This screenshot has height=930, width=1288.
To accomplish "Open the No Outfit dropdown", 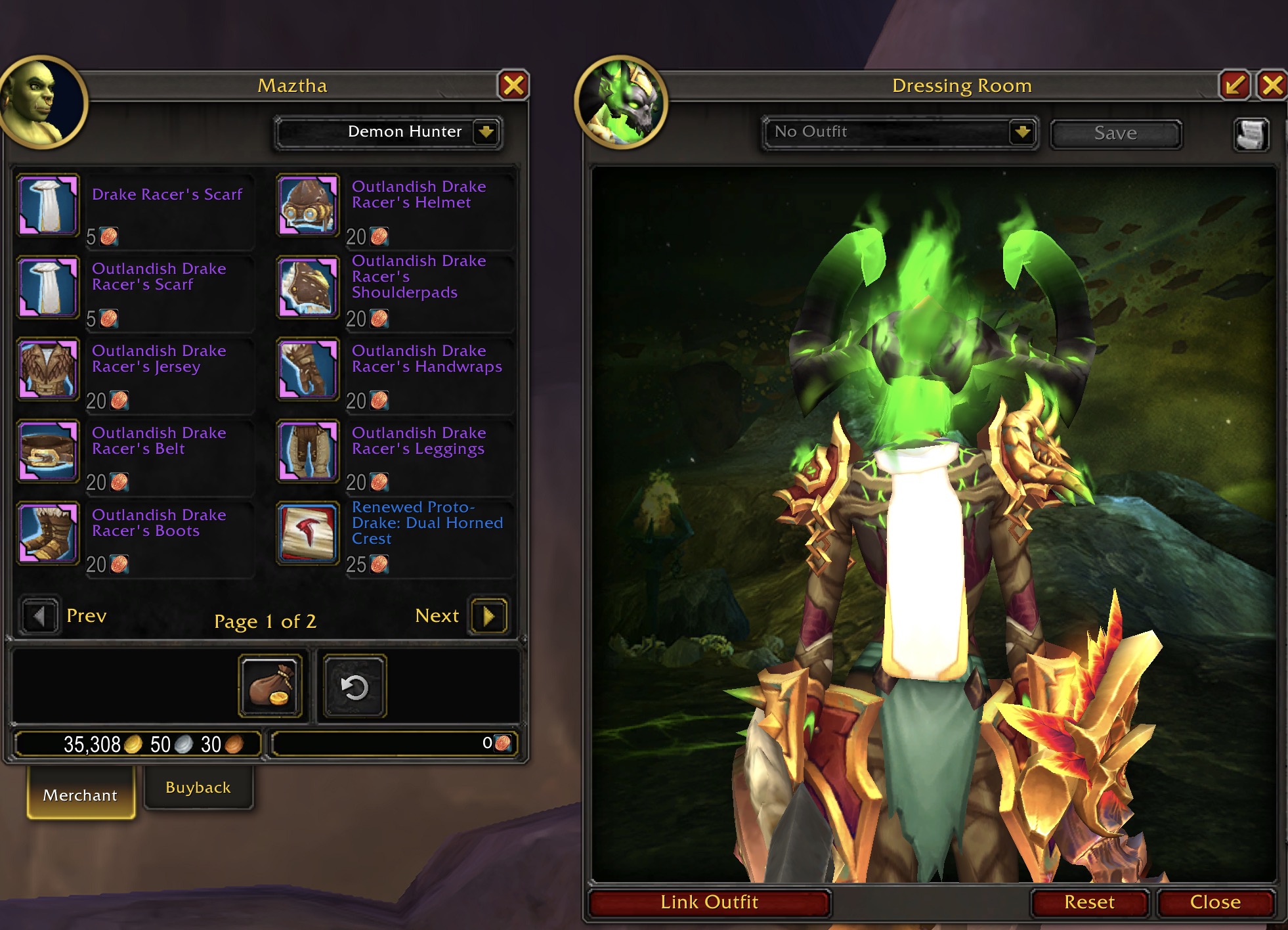I will coord(1021,132).
